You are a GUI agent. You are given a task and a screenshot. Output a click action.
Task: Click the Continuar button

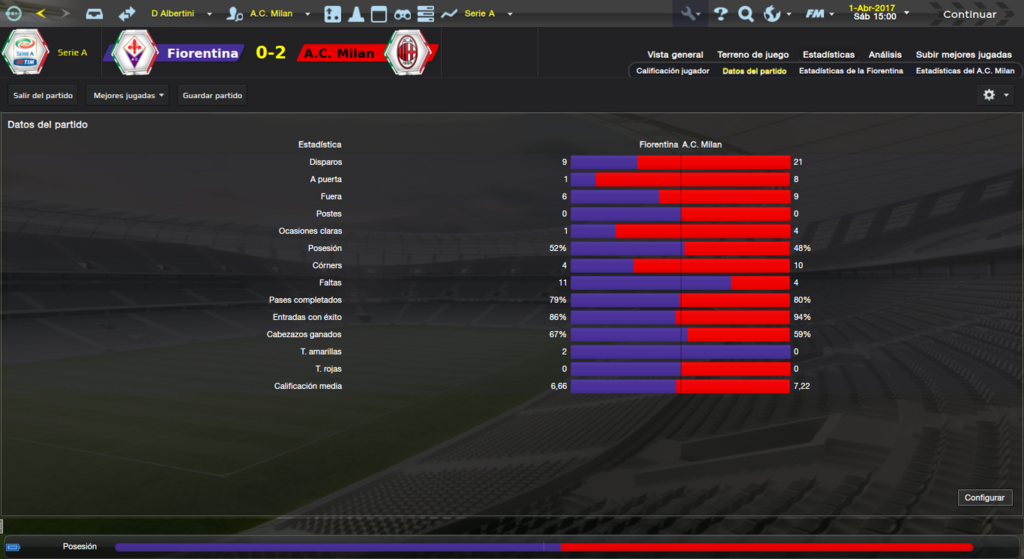coord(969,14)
